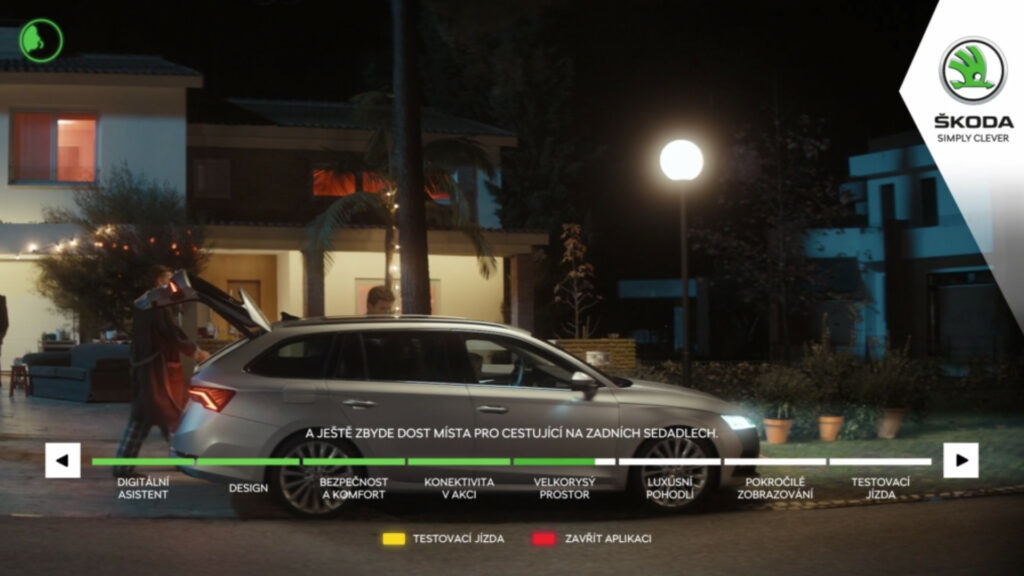Jump to Luxusní Pohodlí chapter
Viewport: 1024px width, 576px height.
click(669, 488)
